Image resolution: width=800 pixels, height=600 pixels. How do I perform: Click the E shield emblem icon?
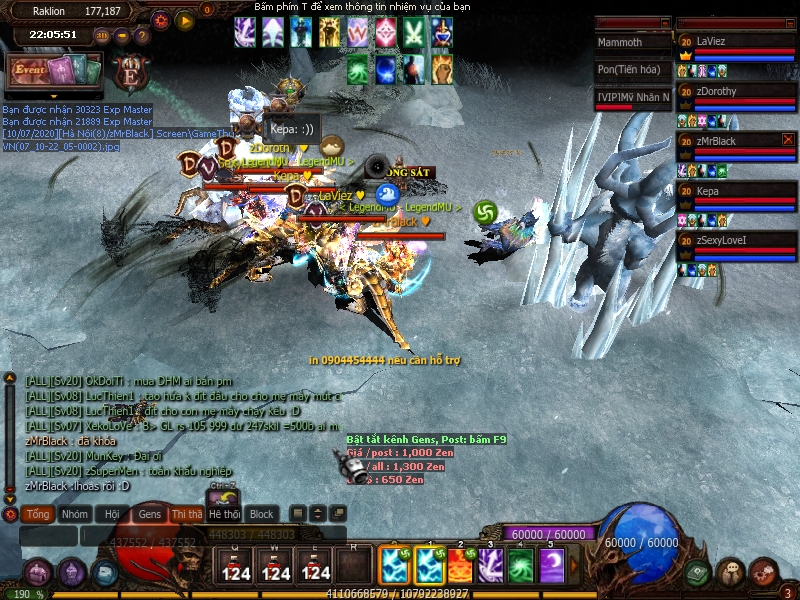130,73
